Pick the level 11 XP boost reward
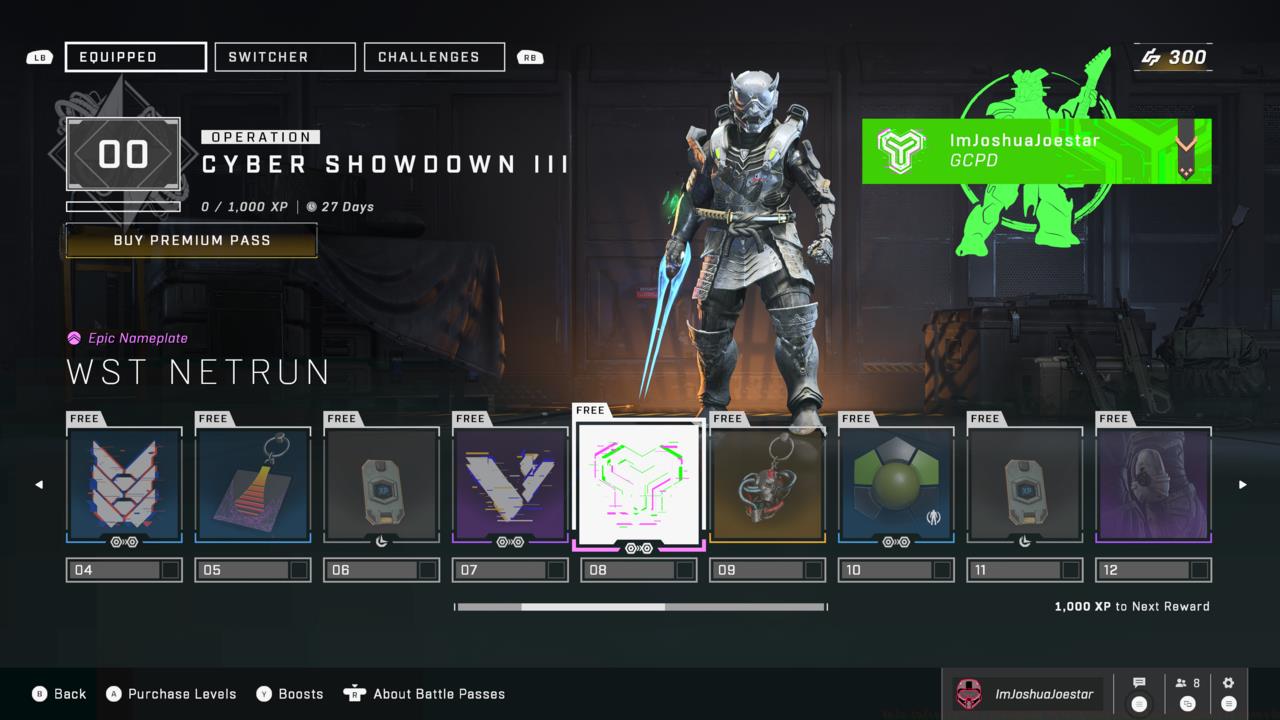 [1025, 485]
